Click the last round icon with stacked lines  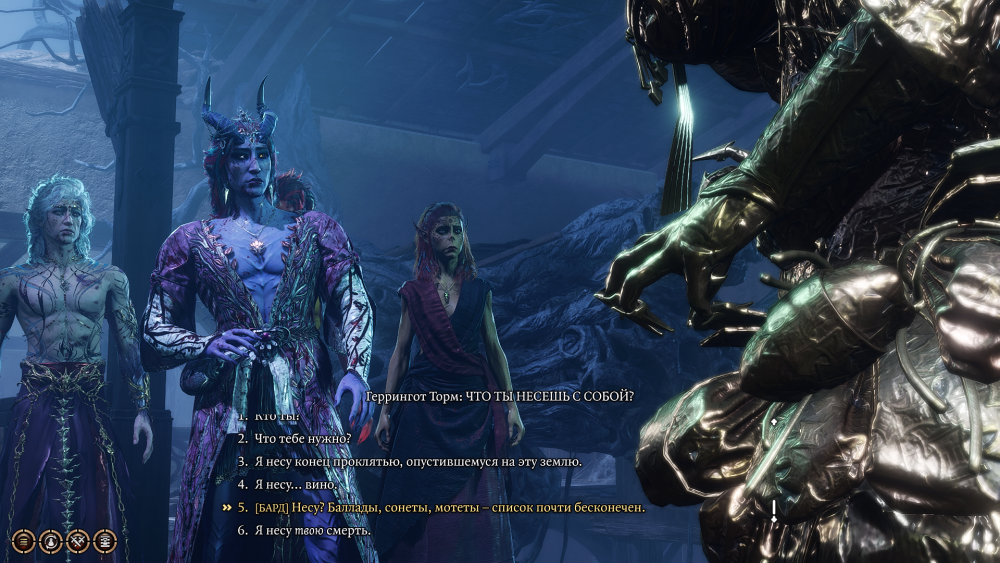tap(105, 541)
